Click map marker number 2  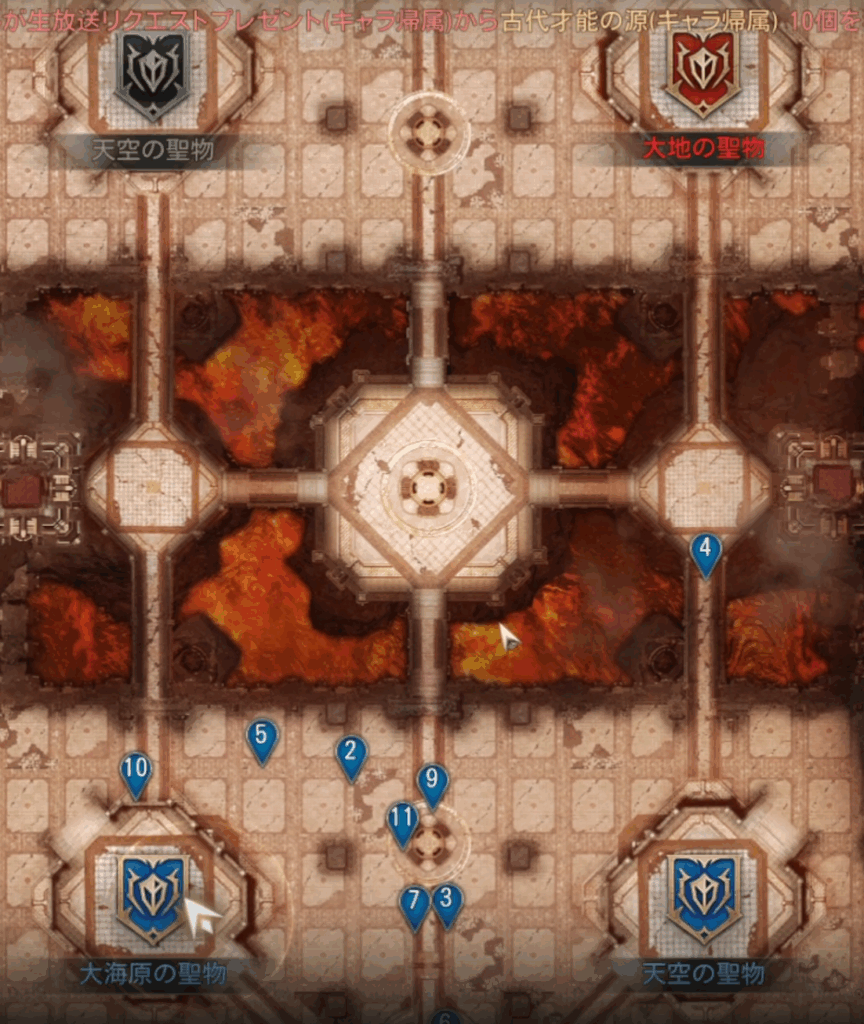click(351, 754)
